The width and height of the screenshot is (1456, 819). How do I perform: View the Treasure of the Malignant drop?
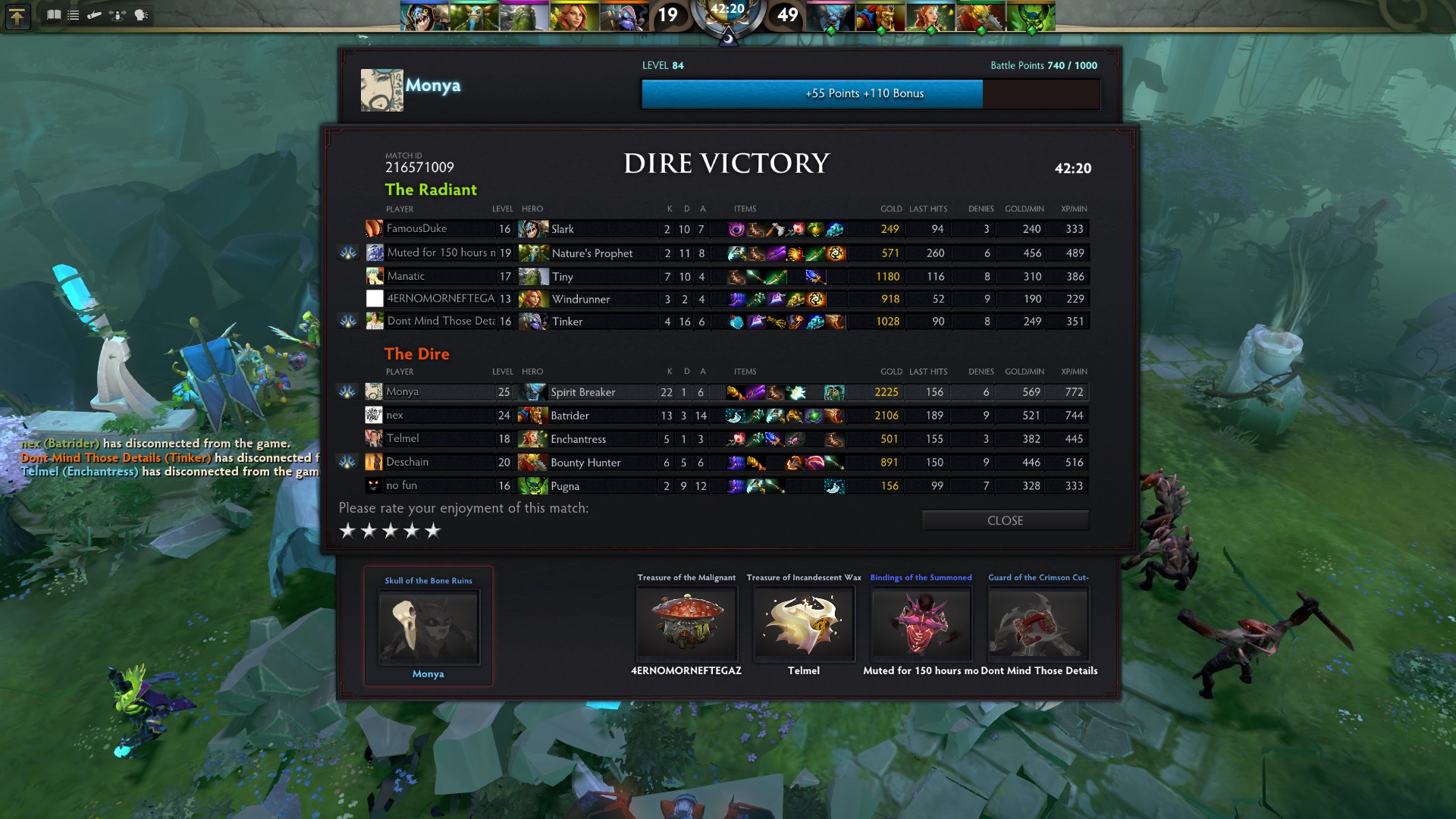click(686, 623)
